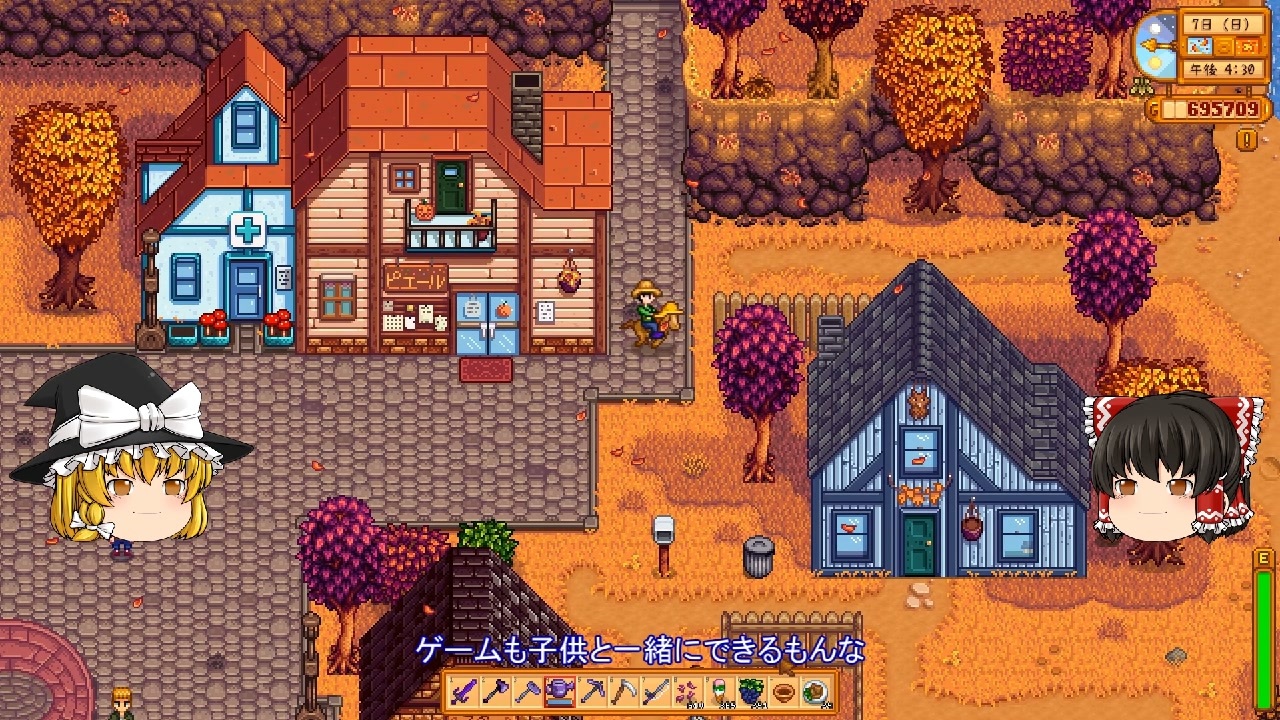
Task: Select the galaxy sword in the toolbar
Action: tap(462, 698)
